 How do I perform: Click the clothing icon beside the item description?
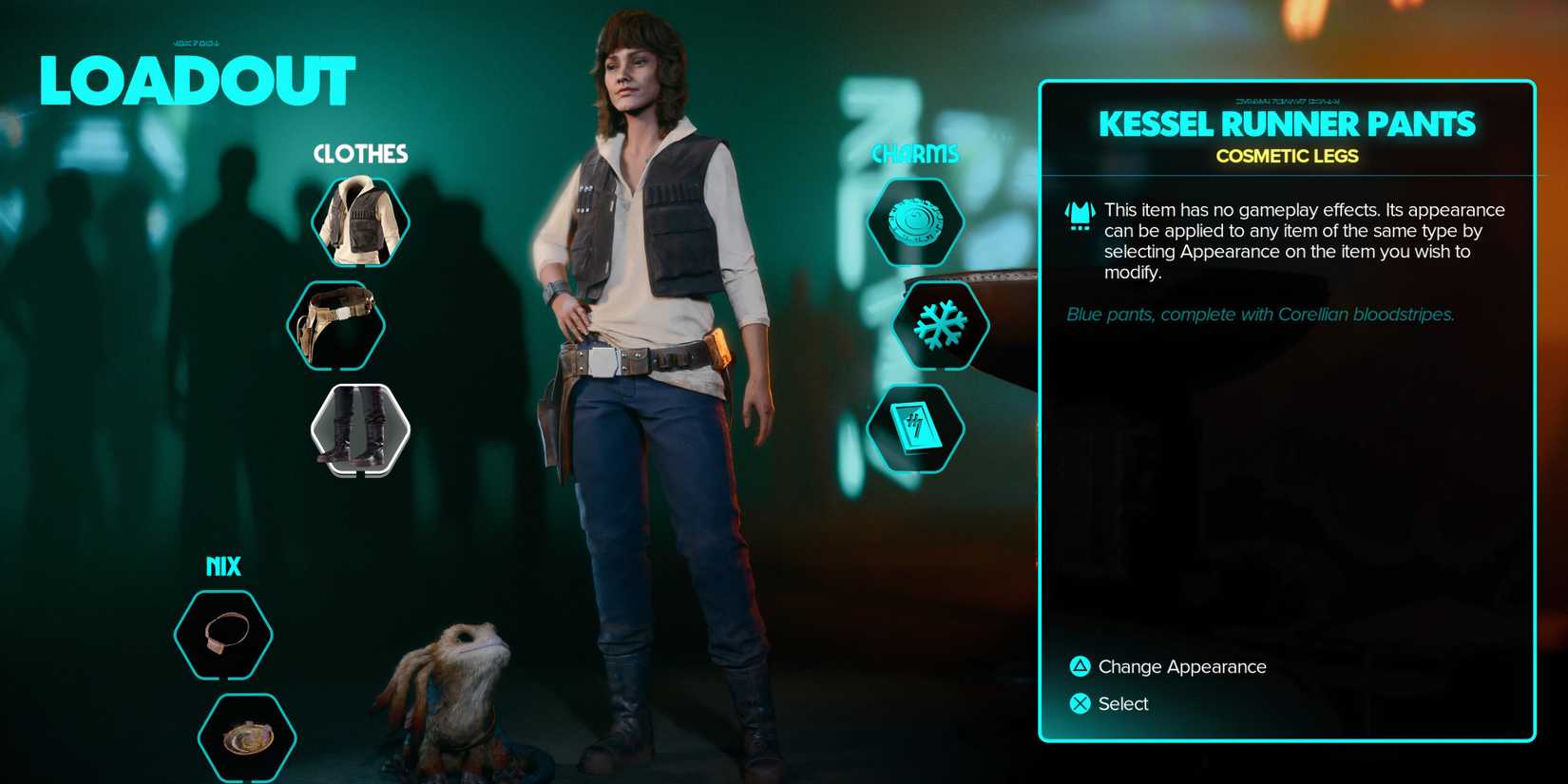coord(1077,214)
